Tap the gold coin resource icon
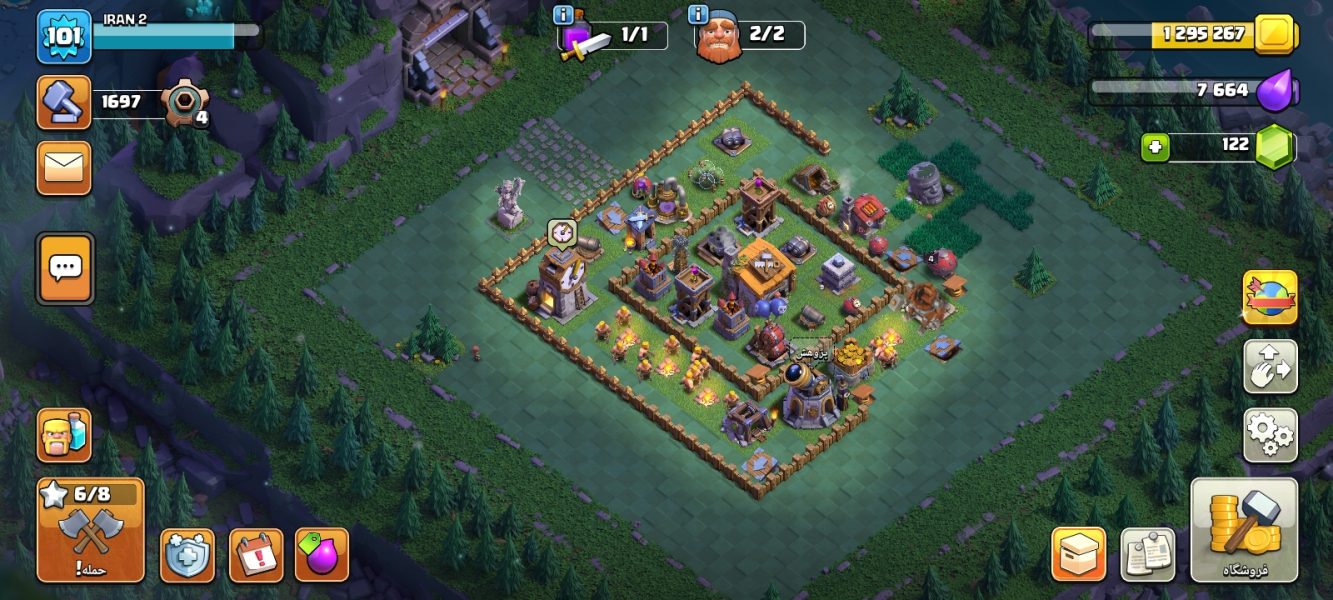The height and width of the screenshot is (600, 1333). 1274,34
